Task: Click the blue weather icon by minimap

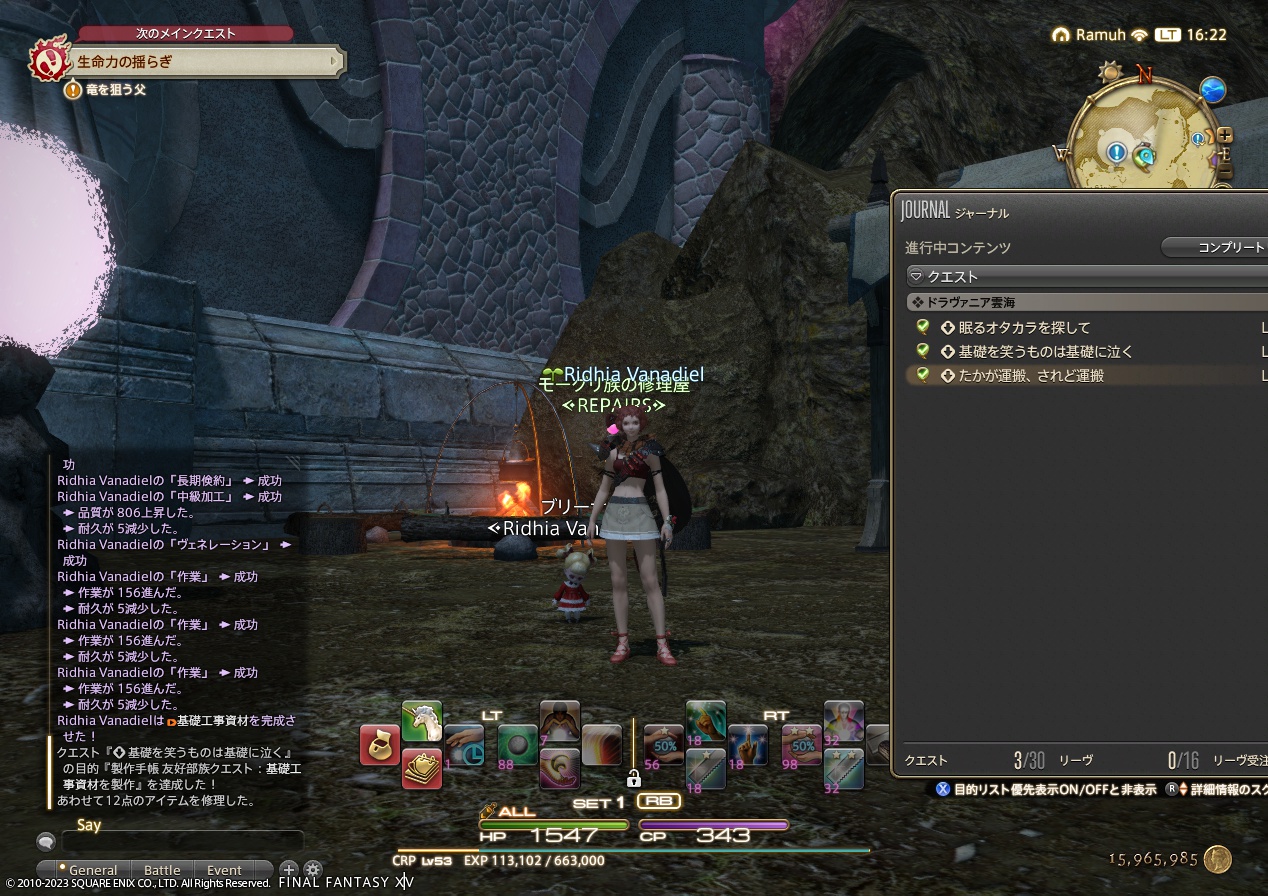Action: (1213, 90)
